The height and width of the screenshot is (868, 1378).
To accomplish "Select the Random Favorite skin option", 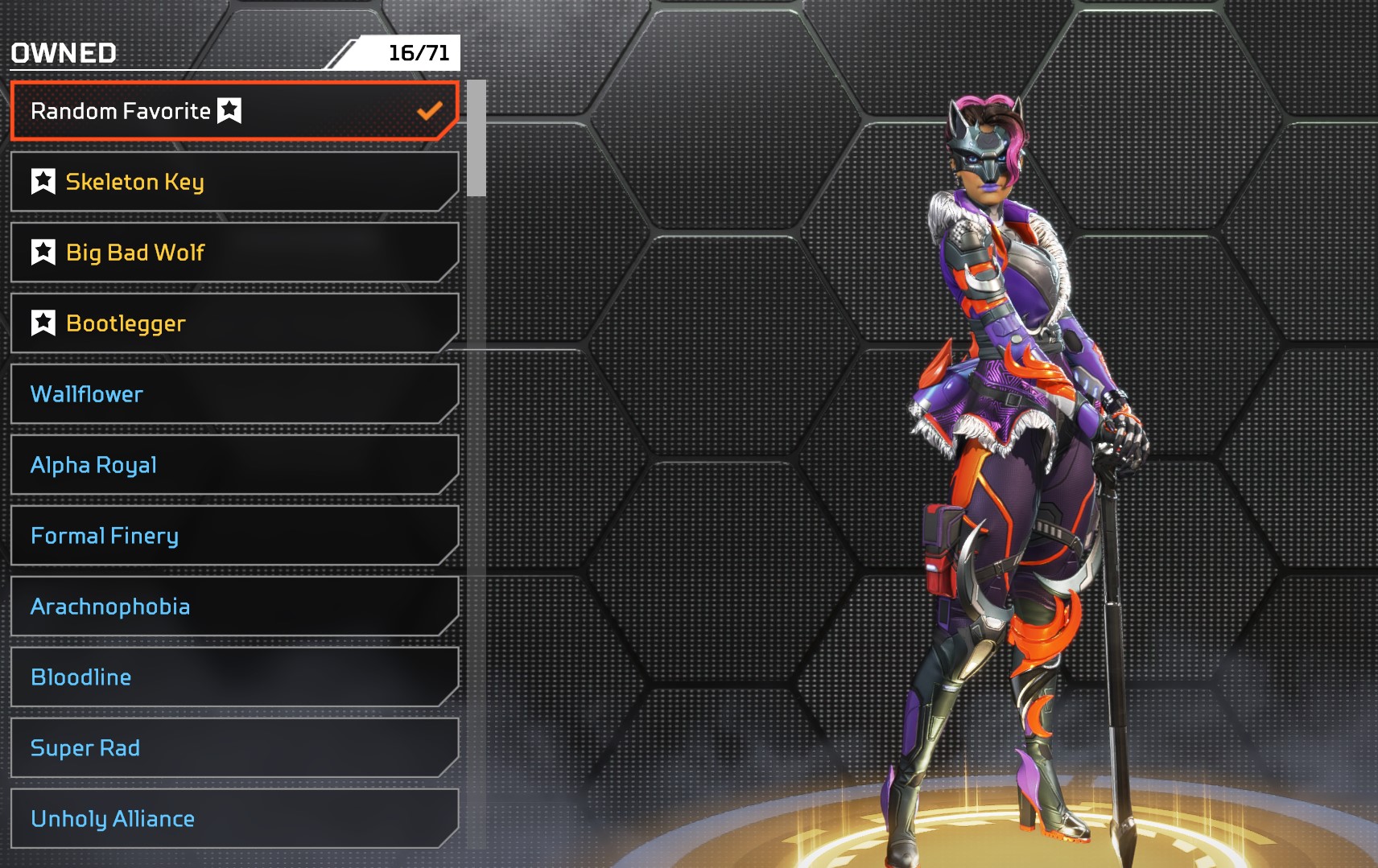I will point(233,111).
